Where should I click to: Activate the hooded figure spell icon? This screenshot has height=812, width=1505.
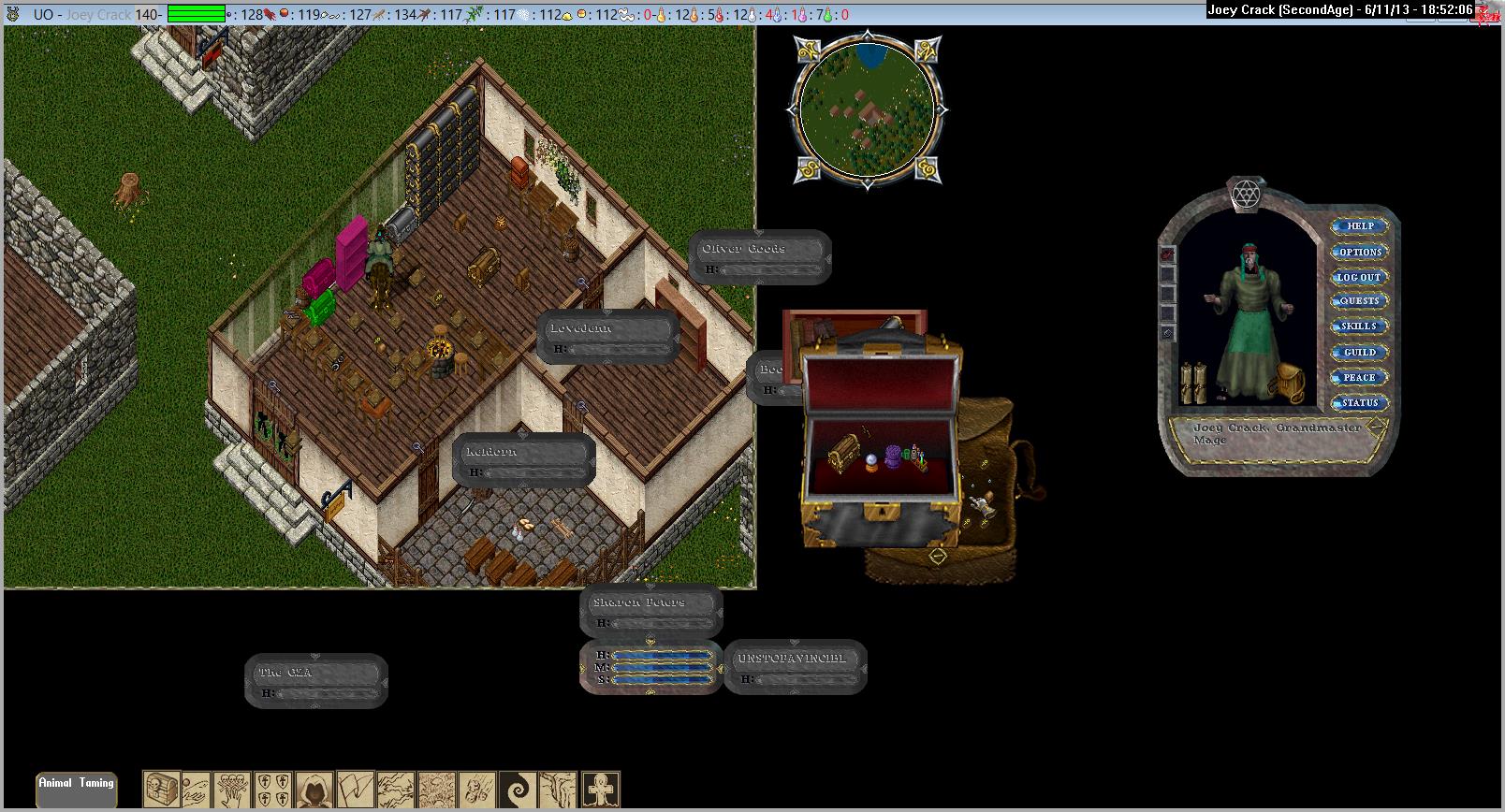[x=314, y=790]
